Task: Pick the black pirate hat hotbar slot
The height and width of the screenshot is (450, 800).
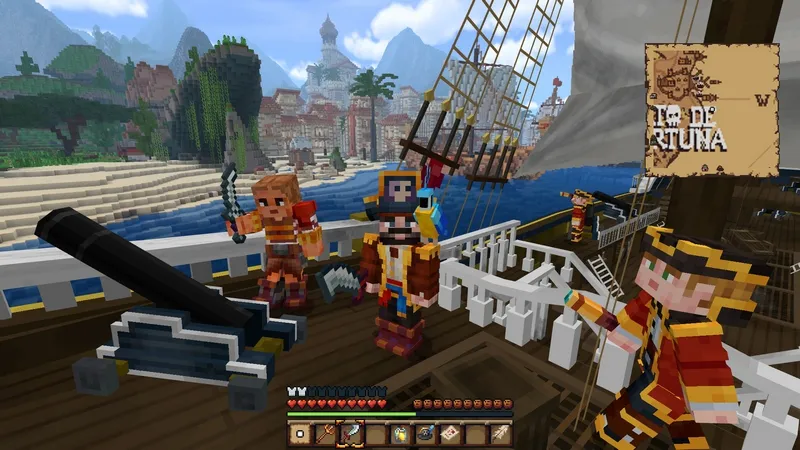Action: pos(425,434)
